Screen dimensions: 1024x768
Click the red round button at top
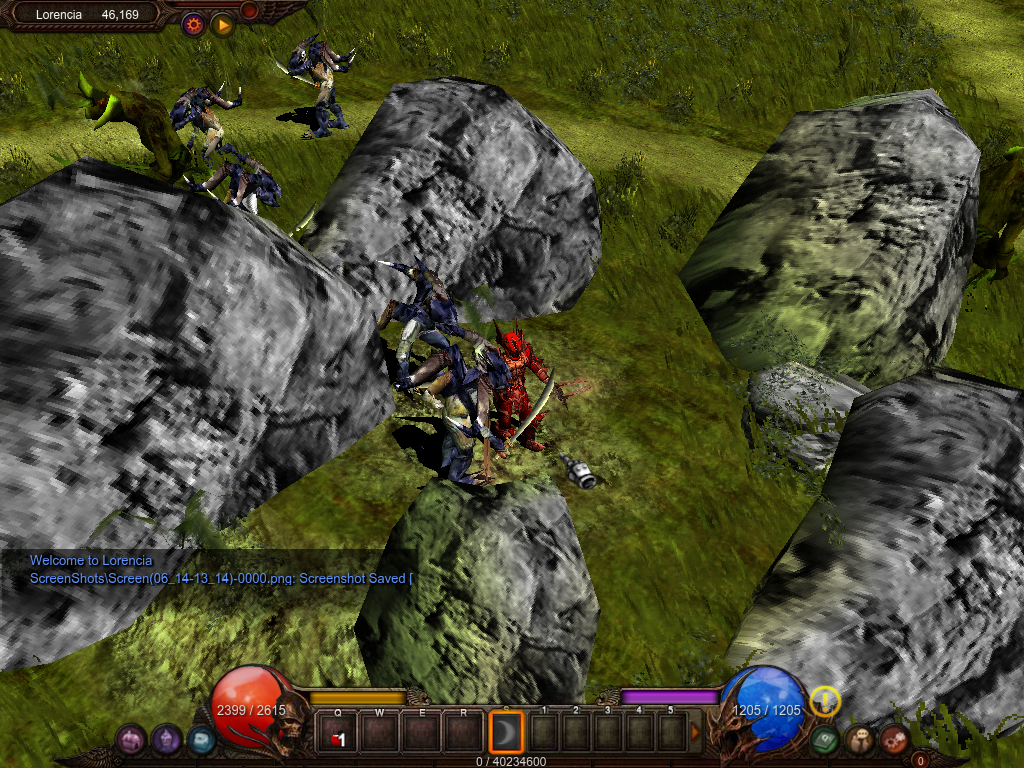(x=249, y=11)
